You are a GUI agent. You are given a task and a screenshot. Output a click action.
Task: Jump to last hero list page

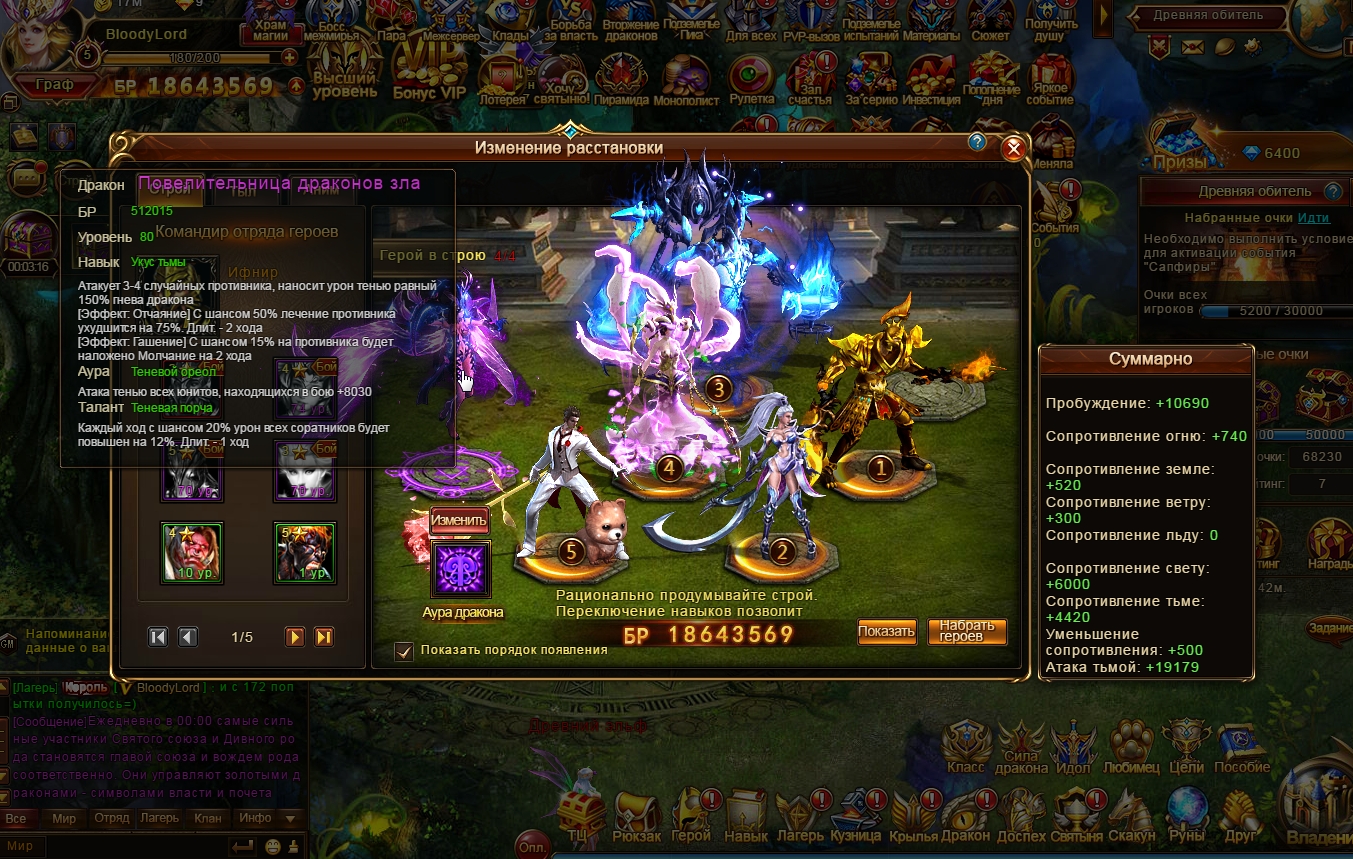point(323,637)
